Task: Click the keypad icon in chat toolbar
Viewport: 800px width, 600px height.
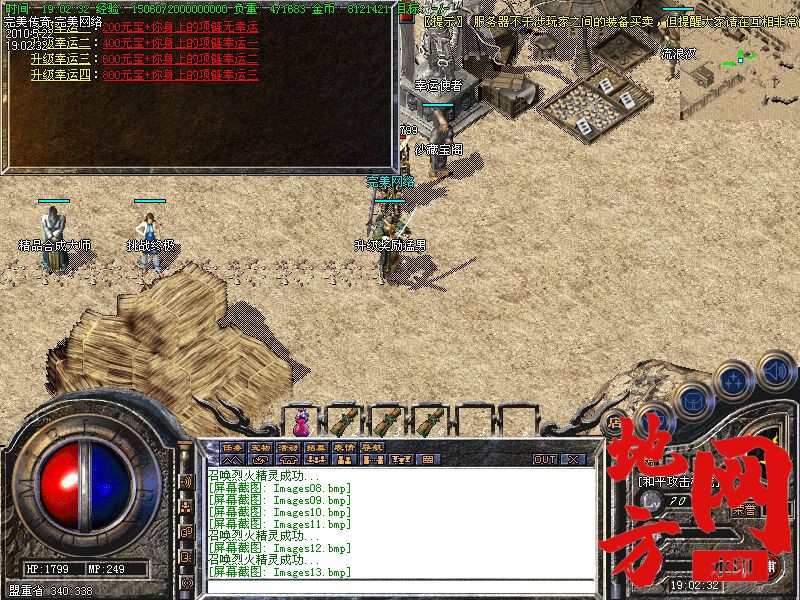Action: pos(429,459)
